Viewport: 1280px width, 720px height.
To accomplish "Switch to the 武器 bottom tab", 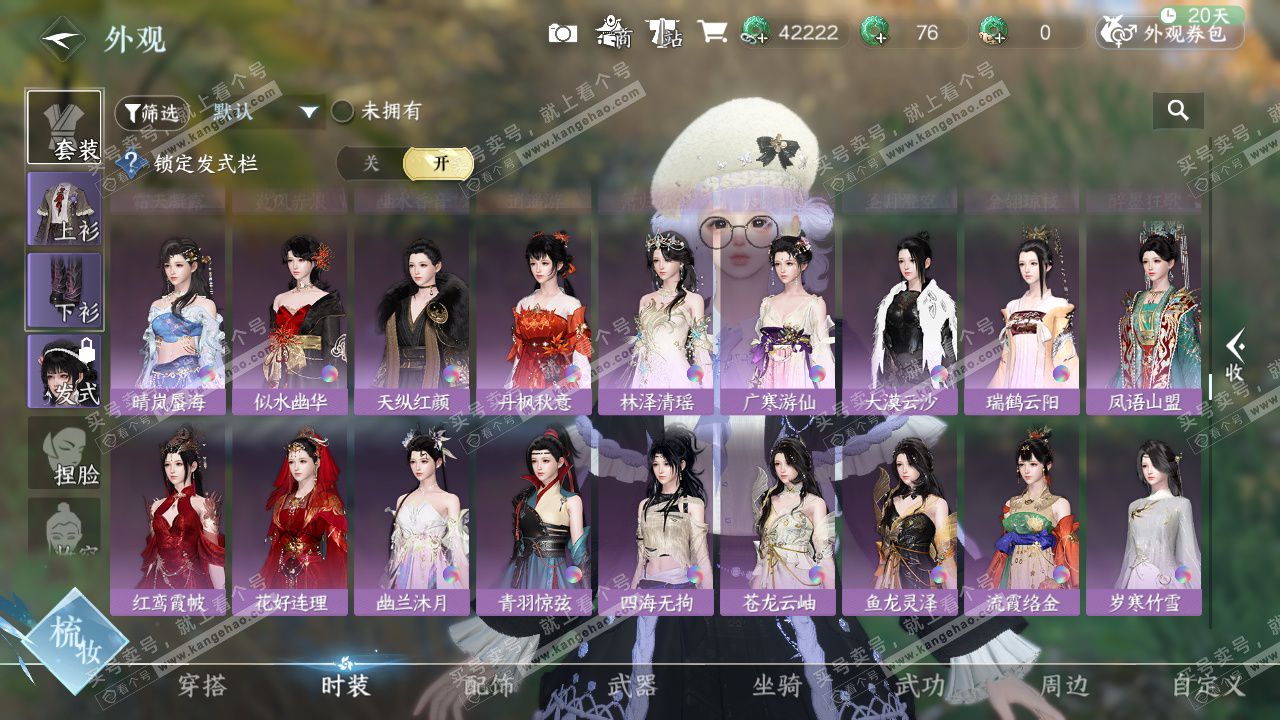I will (632, 686).
